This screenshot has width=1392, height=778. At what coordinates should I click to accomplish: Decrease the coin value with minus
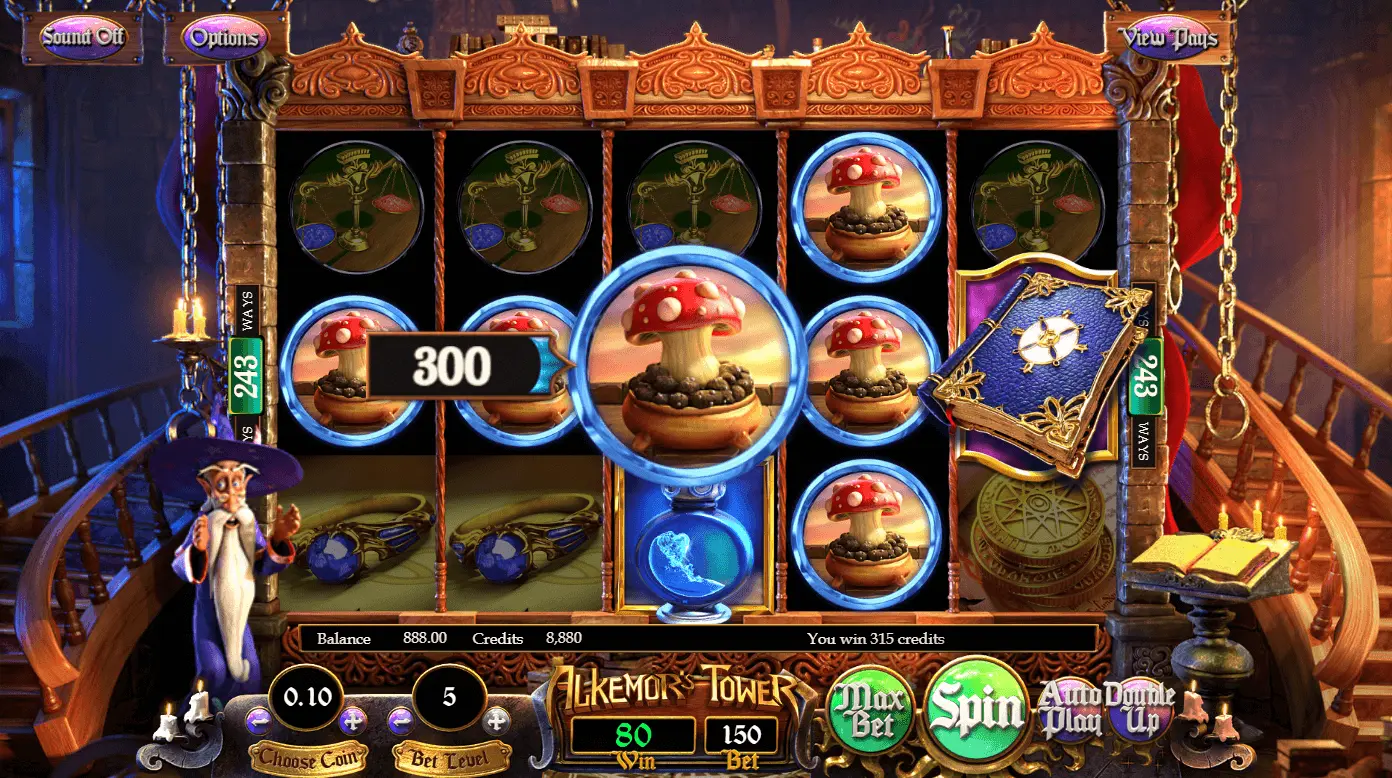point(258,719)
